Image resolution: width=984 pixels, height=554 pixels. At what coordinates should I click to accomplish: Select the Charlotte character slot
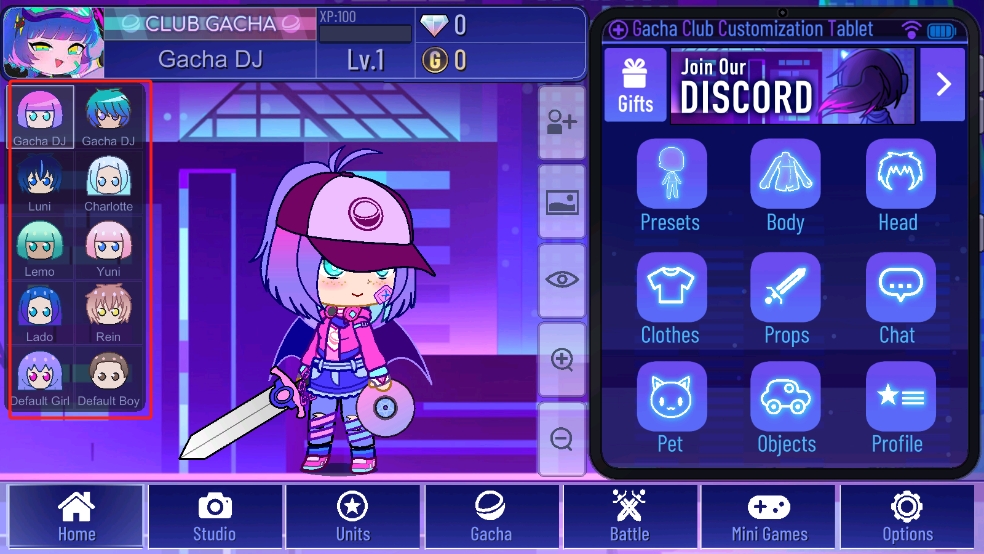coord(108,184)
